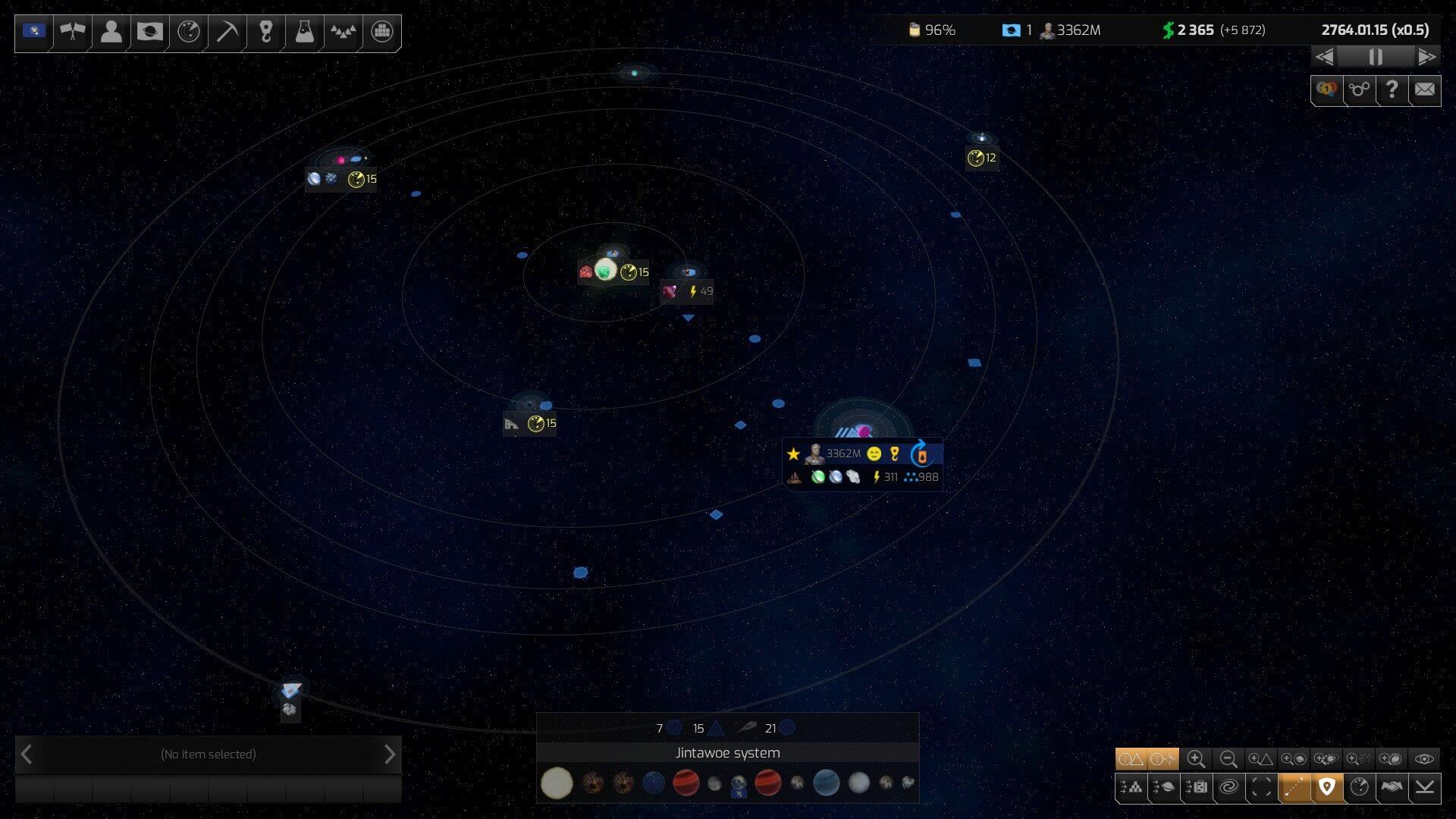Switch to the spiral galaxy view

click(x=1228, y=787)
